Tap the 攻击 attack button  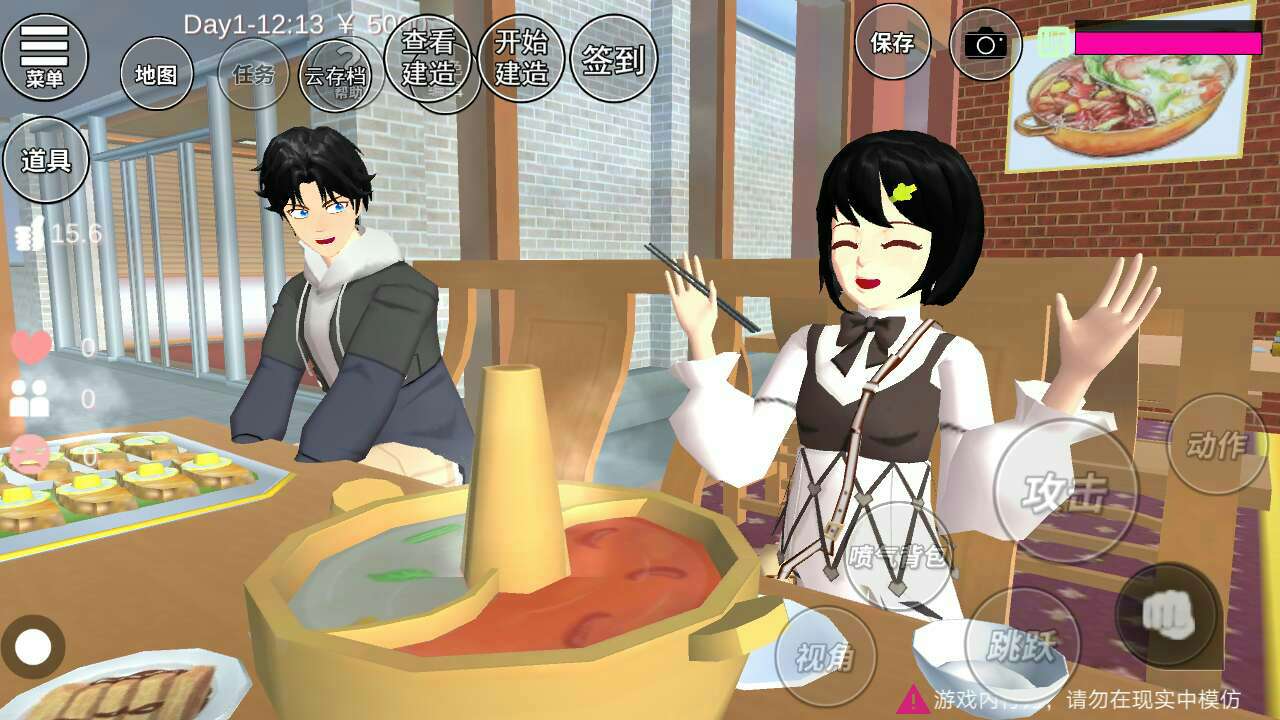coord(1065,491)
